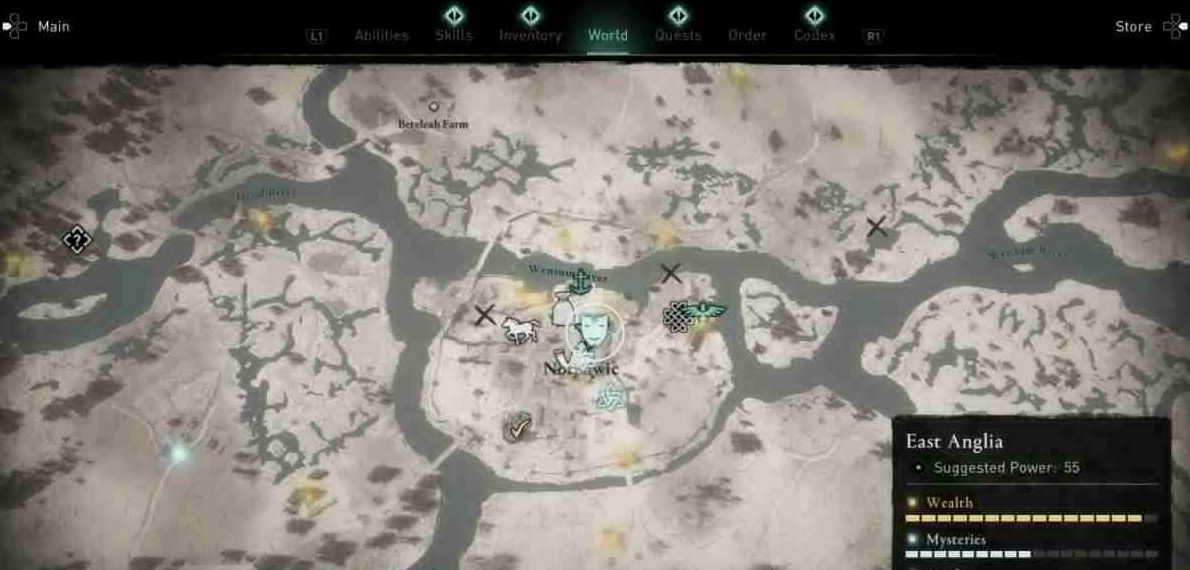1190x570 pixels.
Task: Select the player face marker in Northwic
Action: click(592, 331)
